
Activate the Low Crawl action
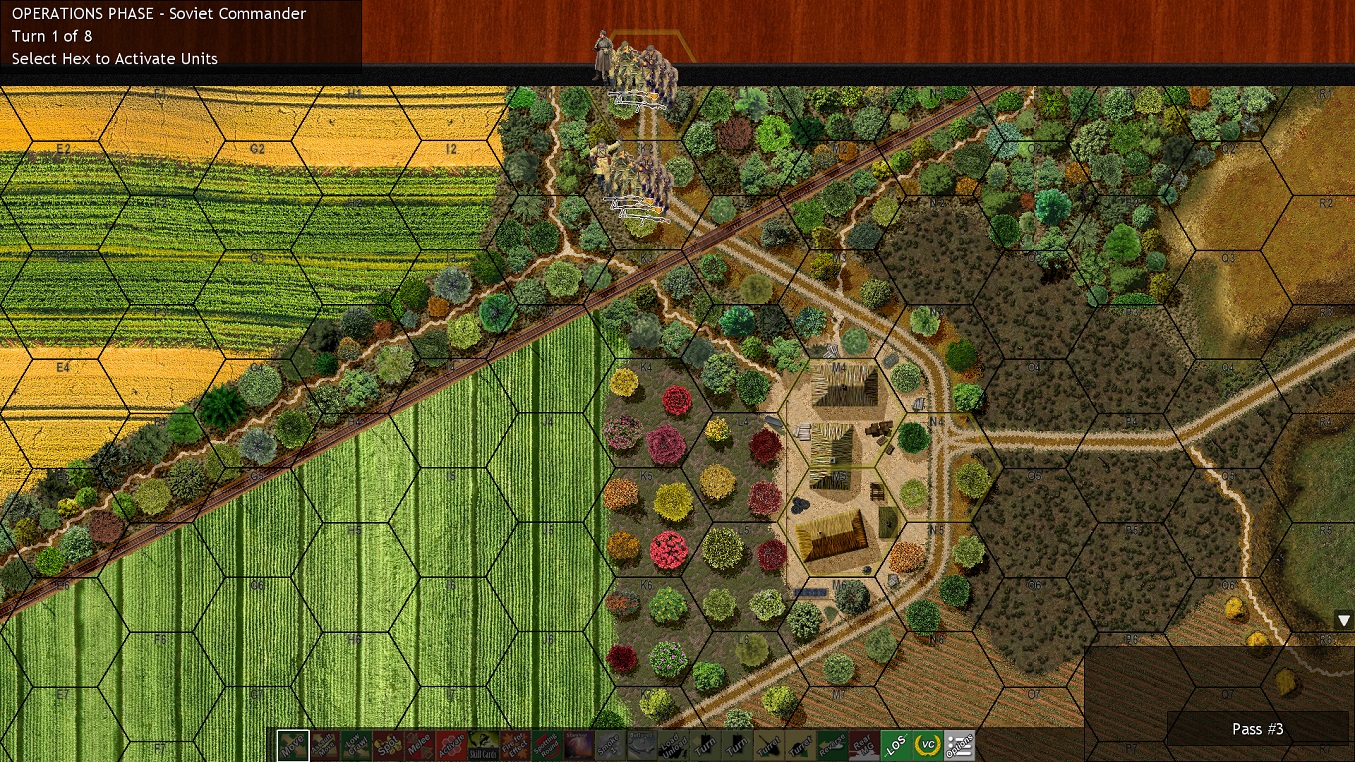pos(356,745)
